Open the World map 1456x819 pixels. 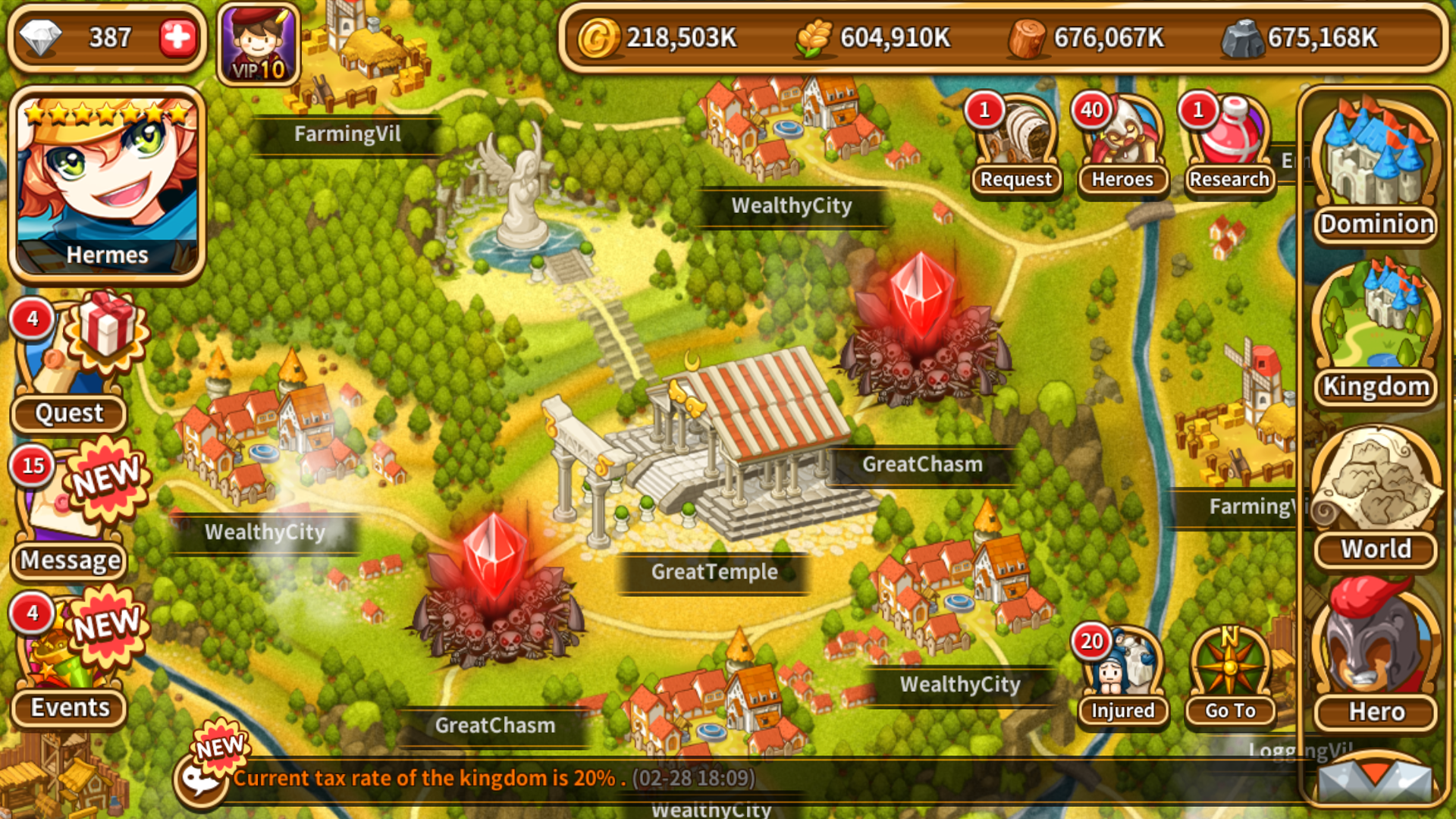1376,497
